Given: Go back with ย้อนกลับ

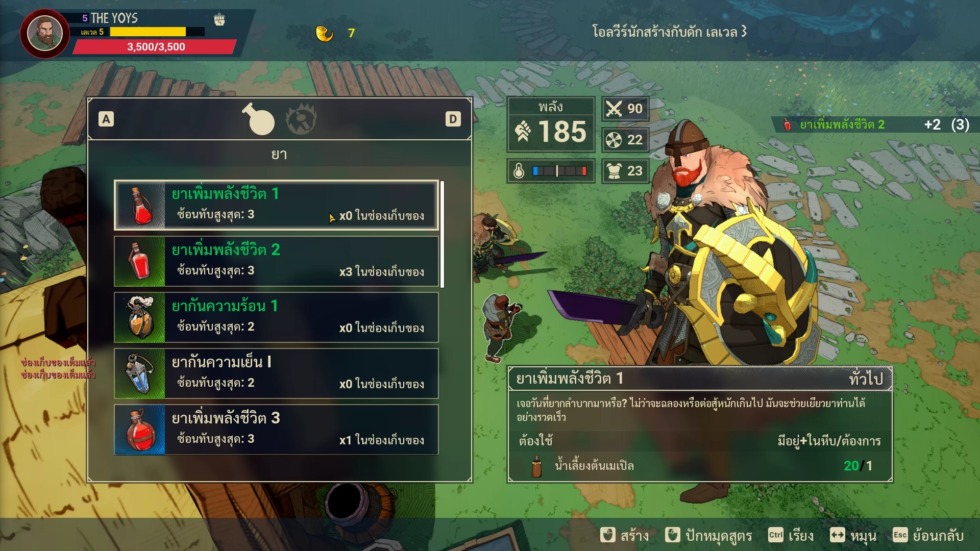Looking at the screenshot, I should click(929, 535).
